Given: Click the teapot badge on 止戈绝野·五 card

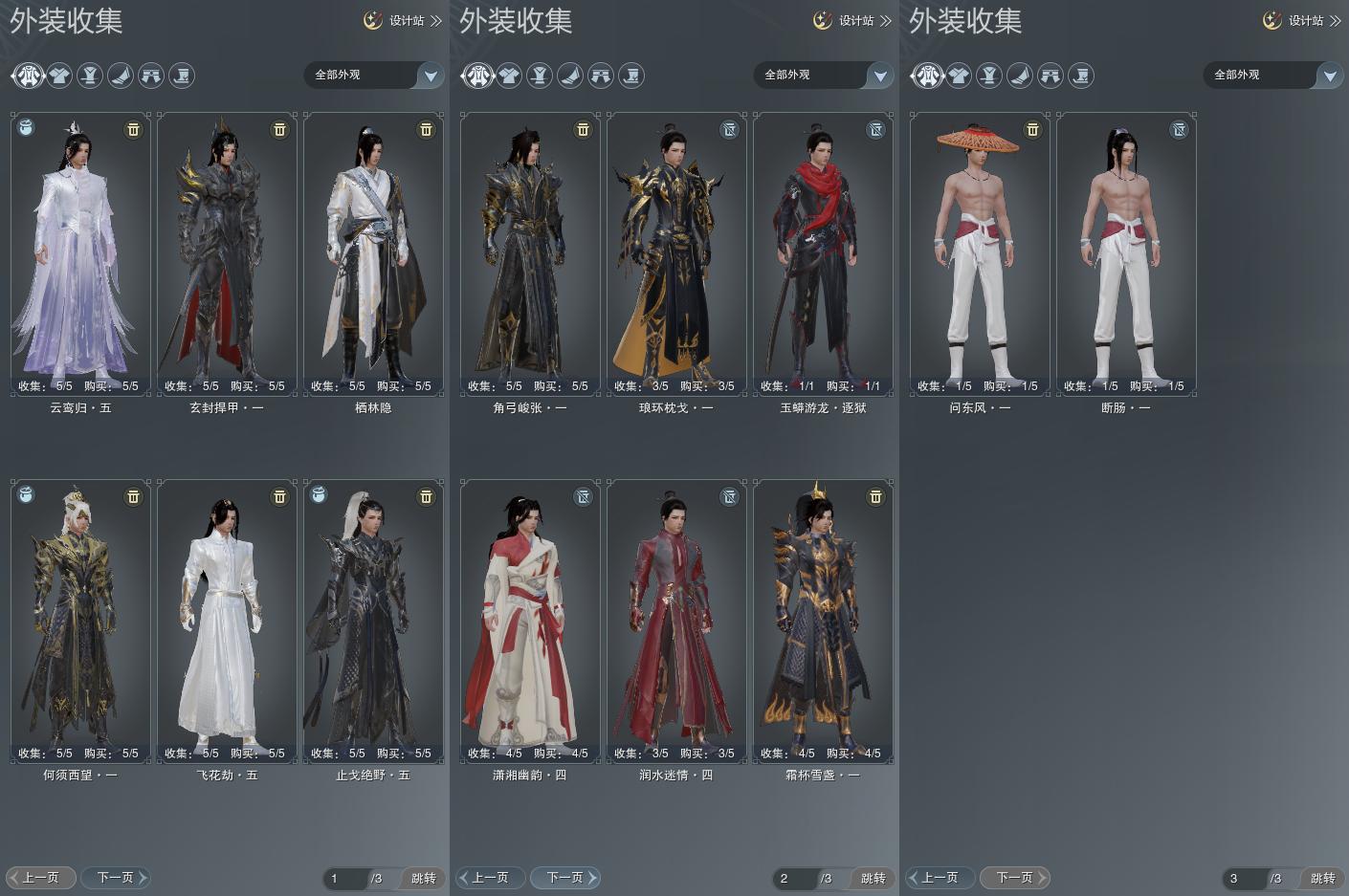Looking at the screenshot, I should click(x=320, y=495).
